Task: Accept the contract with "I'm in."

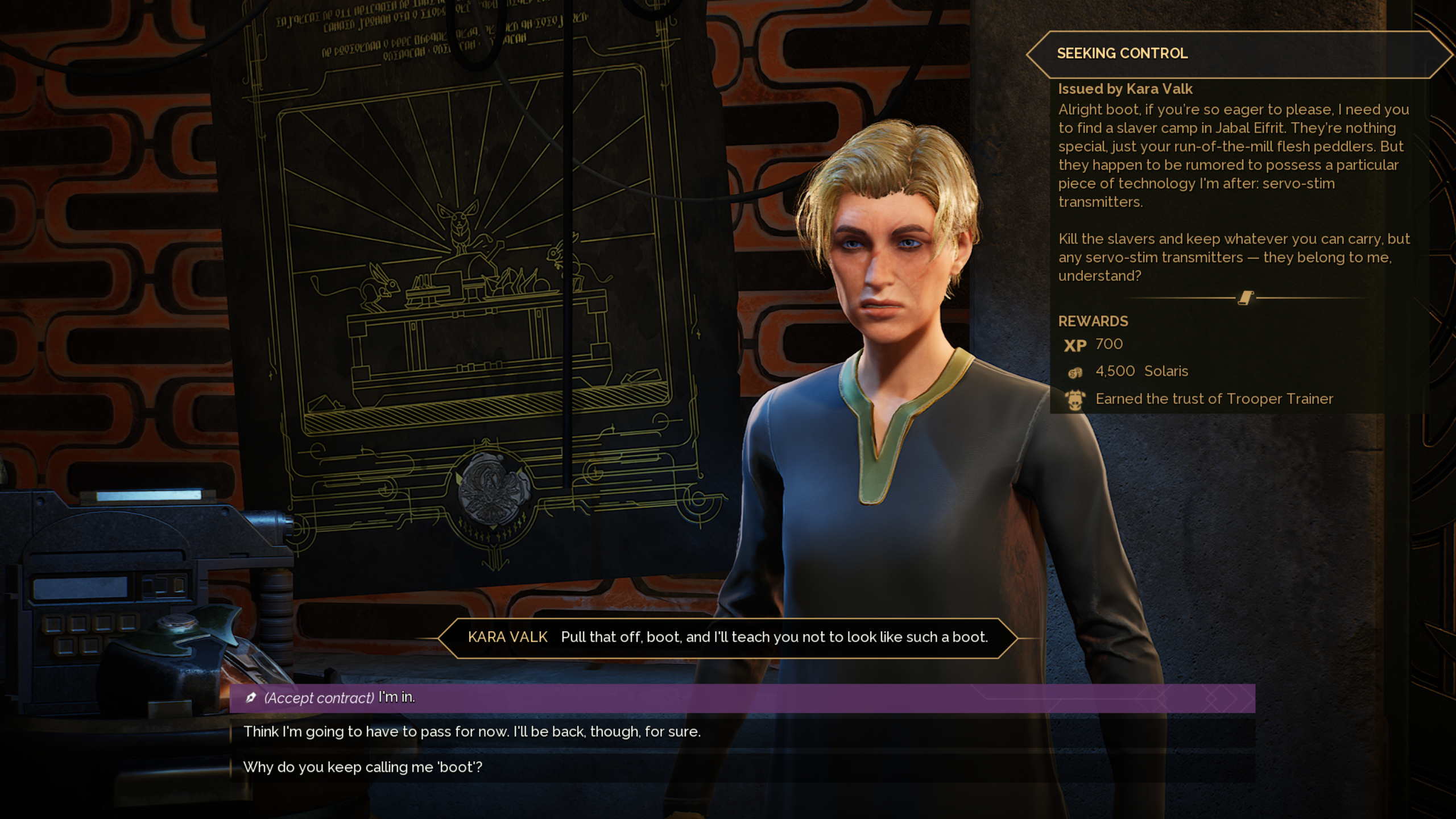Action: pyautogui.click(x=340, y=698)
